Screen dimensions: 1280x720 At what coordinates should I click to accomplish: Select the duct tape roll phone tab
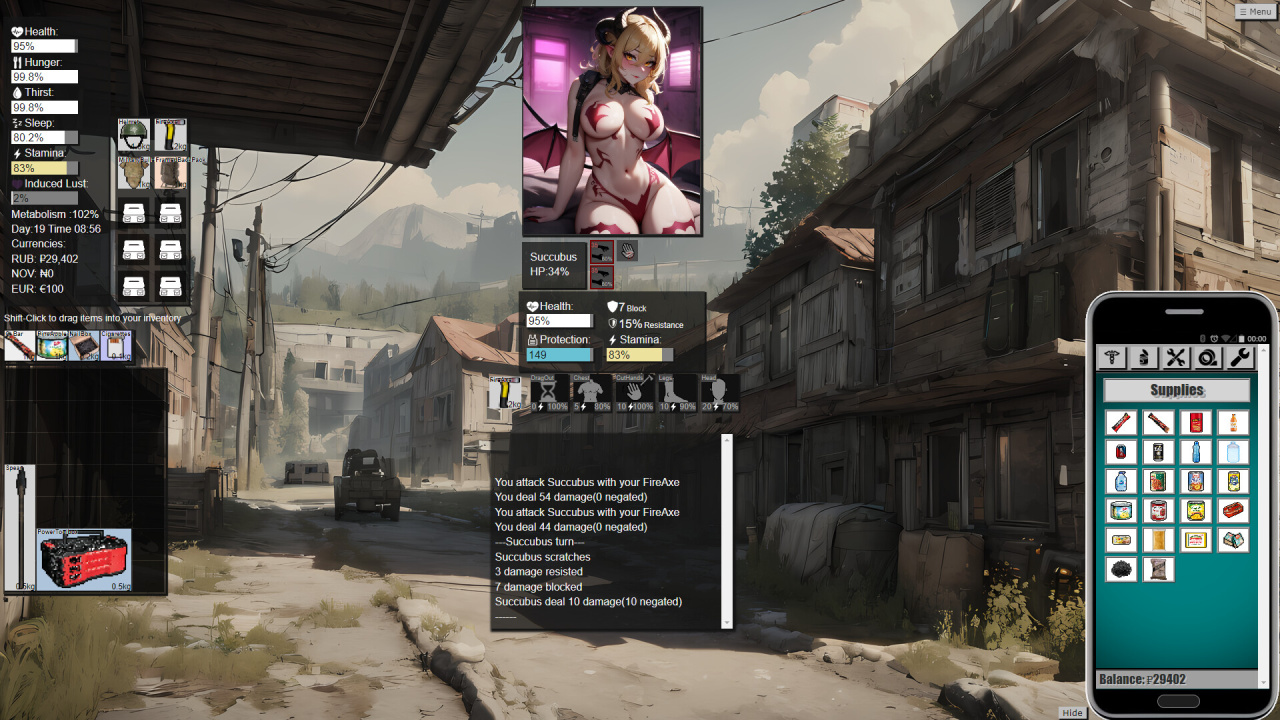point(1208,357)
